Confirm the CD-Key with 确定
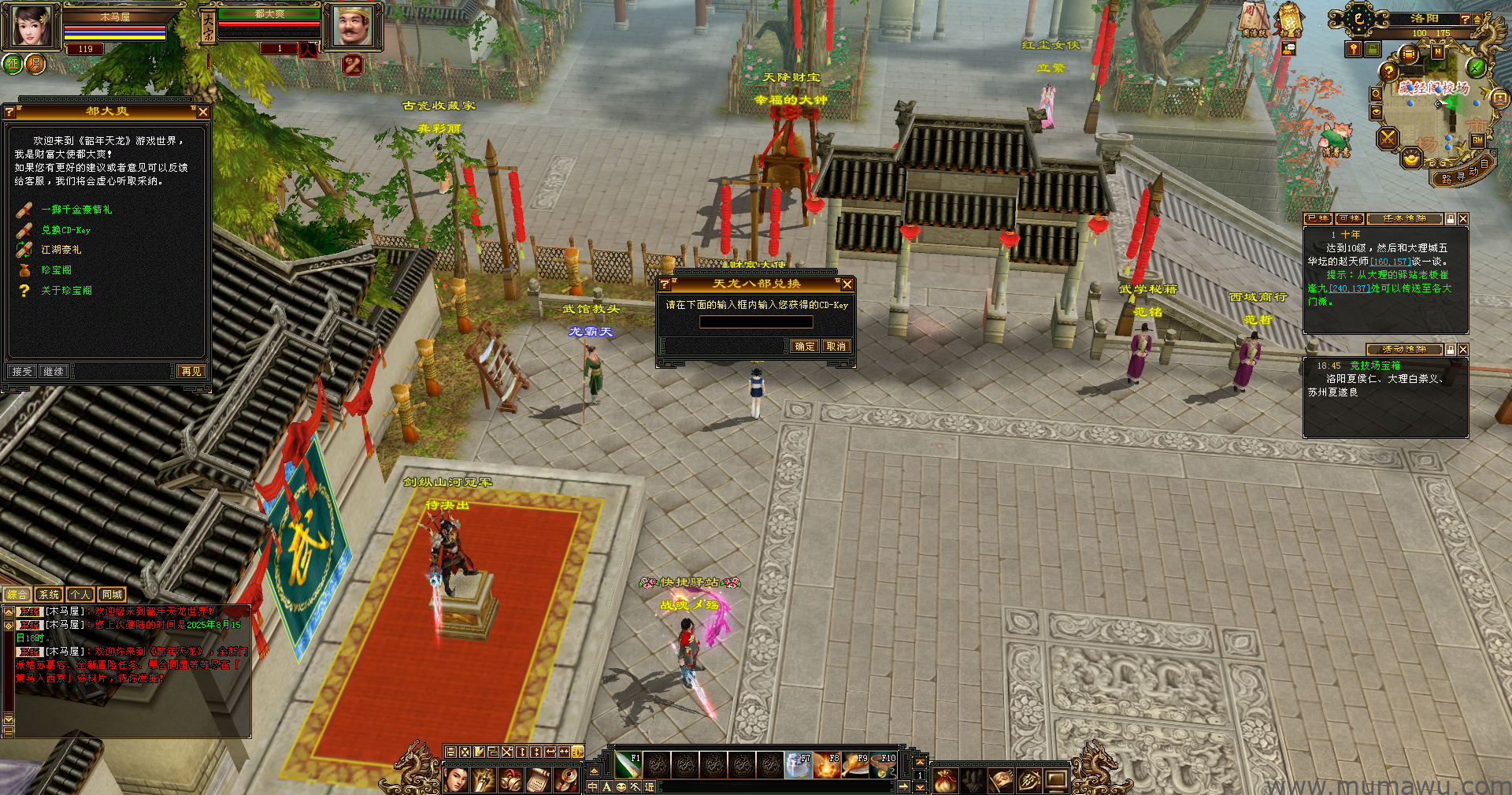Viewport: 1512px width, 795px height. pyautogui.click(x=805, y=347)
